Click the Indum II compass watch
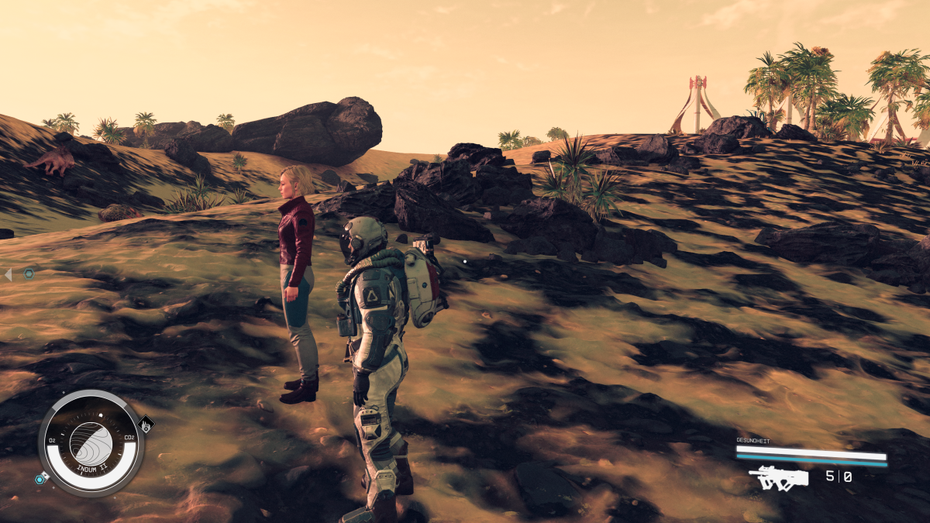 tap(91, 443)
